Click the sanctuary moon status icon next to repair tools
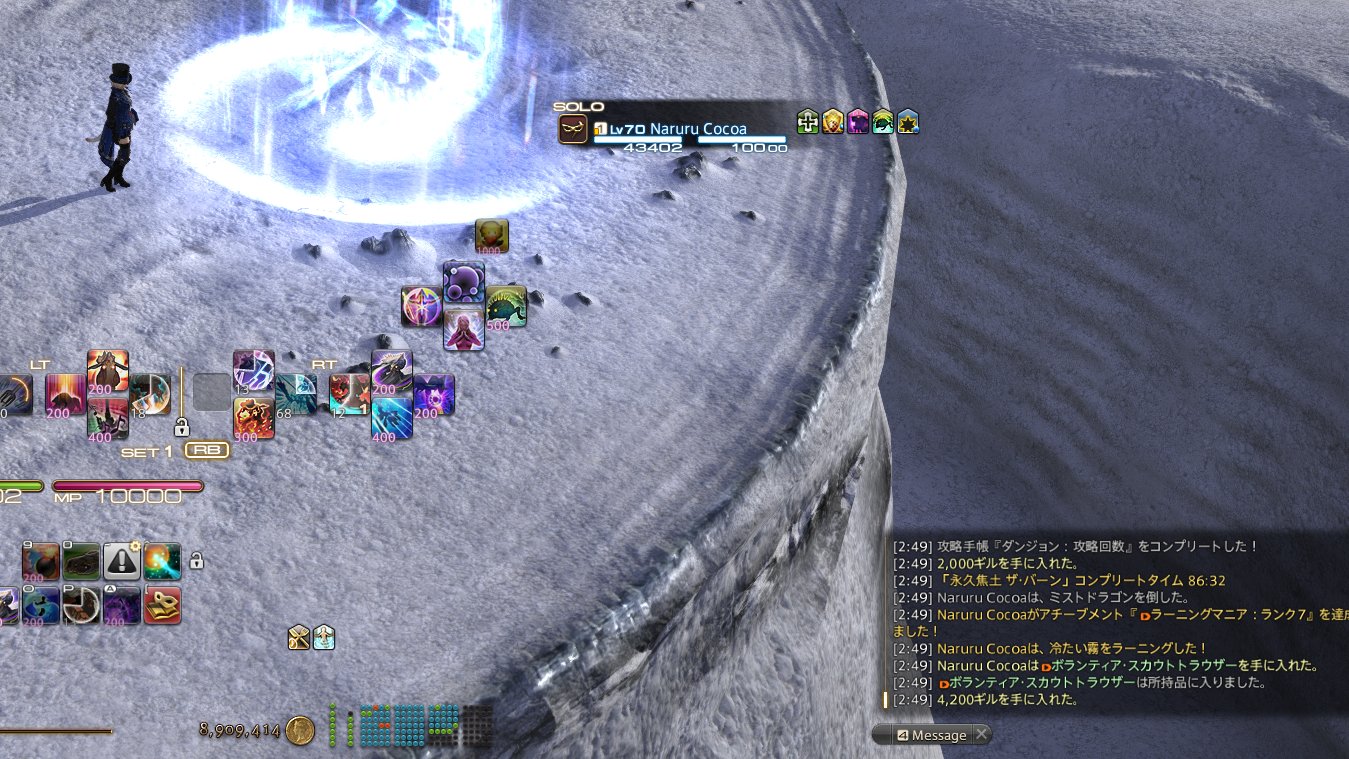1349x759 pixels. coord(322,638)
